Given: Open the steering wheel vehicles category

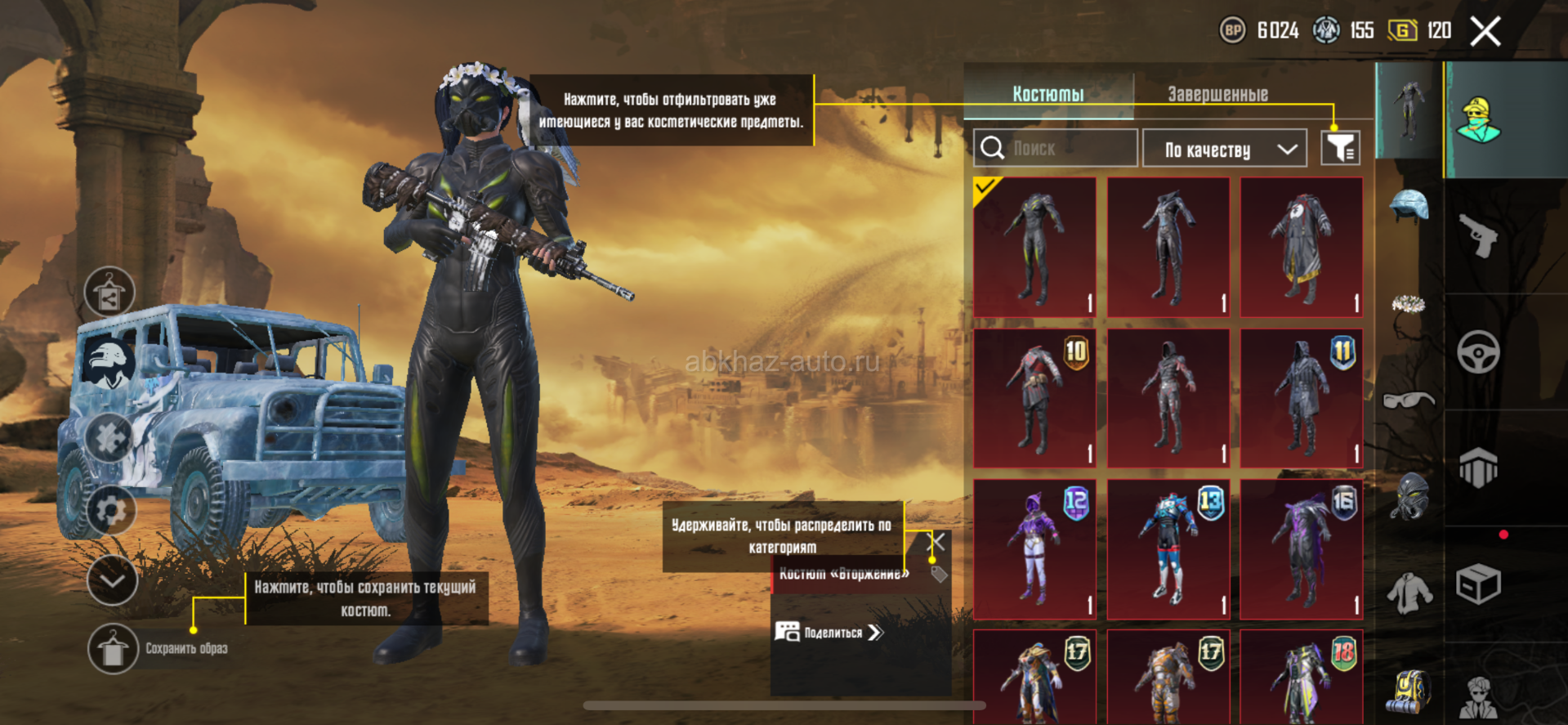Looking at the screenshot, I should tap(1478, 352).
